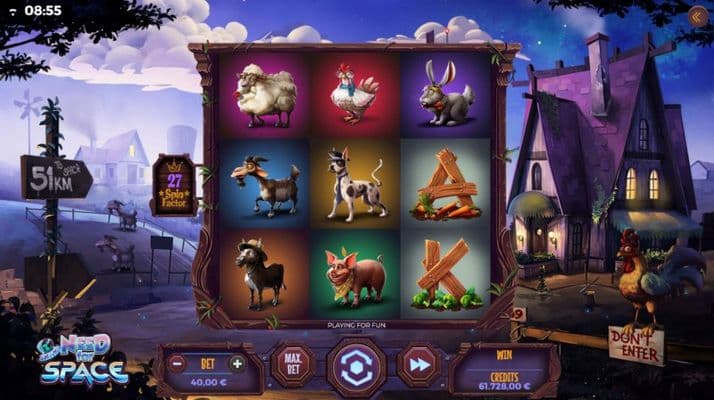The width and height of the screenshot is (714, 400).
Task: Activate the fast-forward turbo spin button
Action: pos(419,365)
